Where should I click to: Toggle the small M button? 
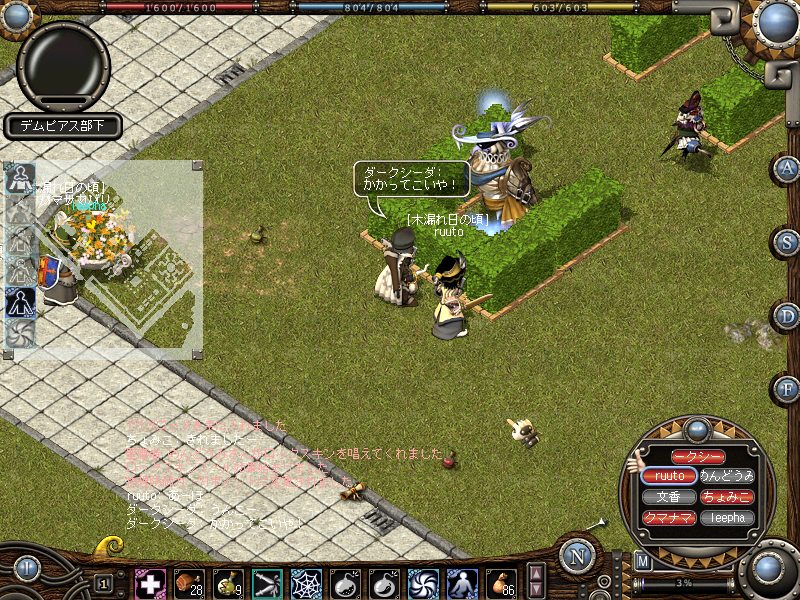[643, 561]
